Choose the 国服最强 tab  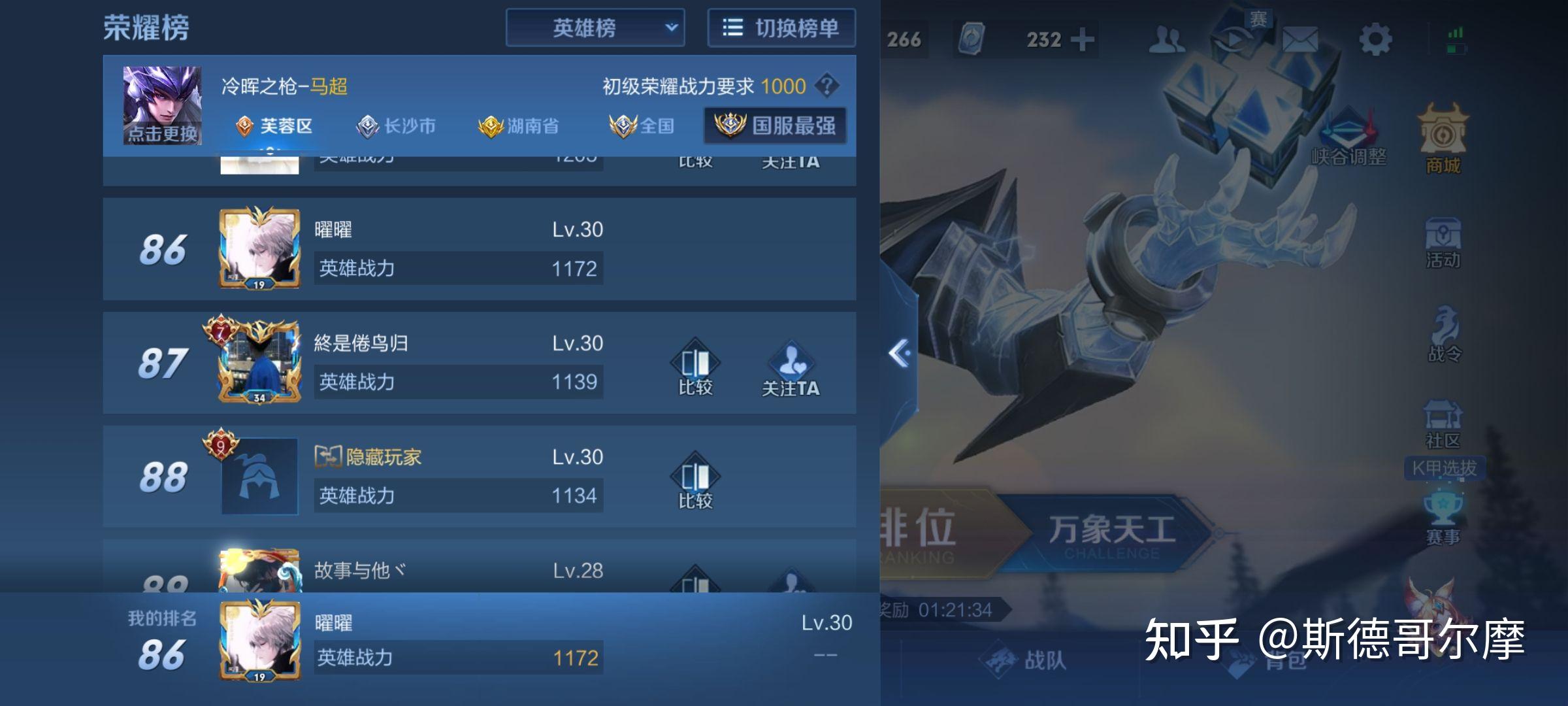click(x=776, y=126)
